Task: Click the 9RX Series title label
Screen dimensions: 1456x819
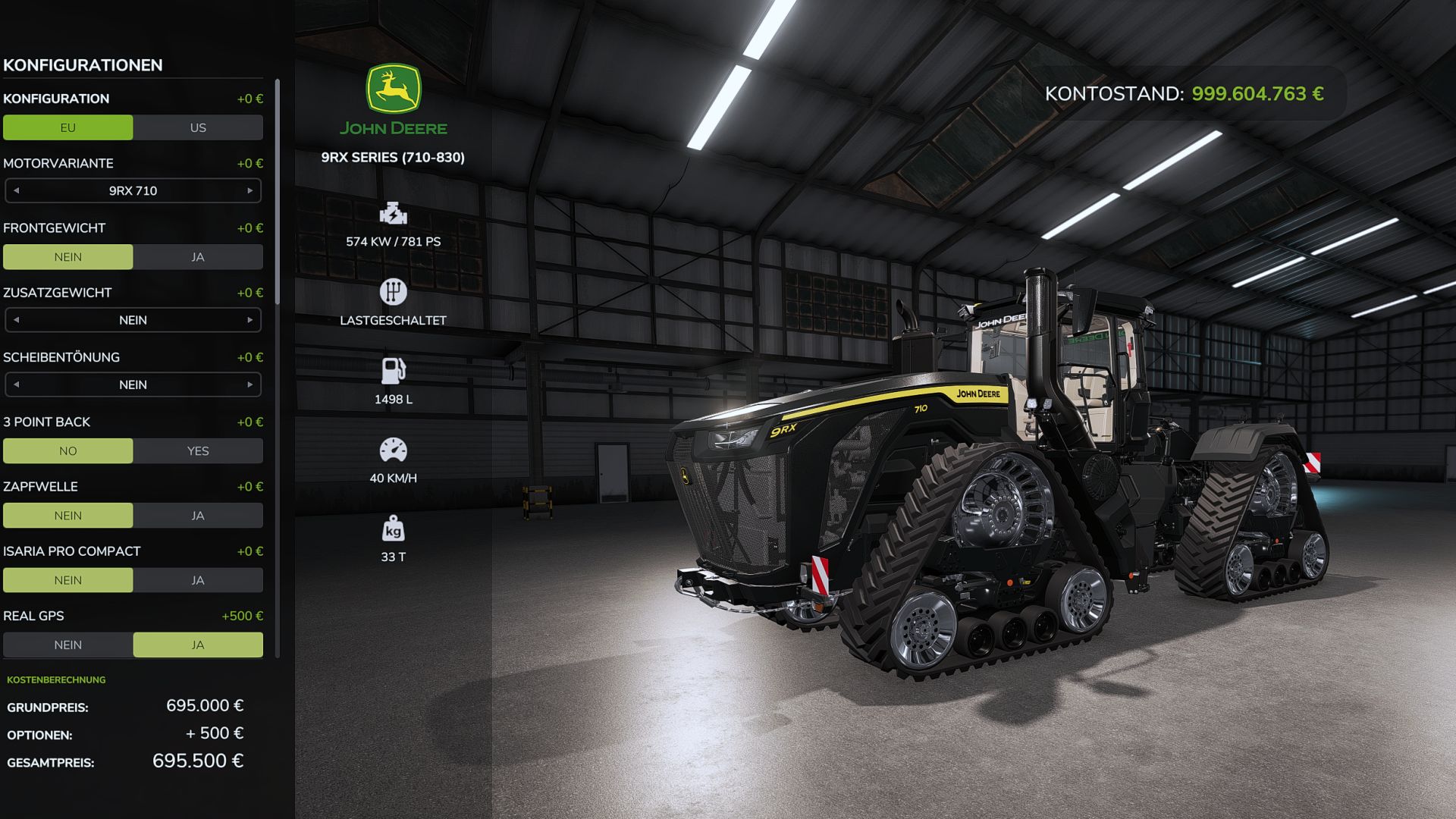Action: pyautogui.click(x=393, y=159)
